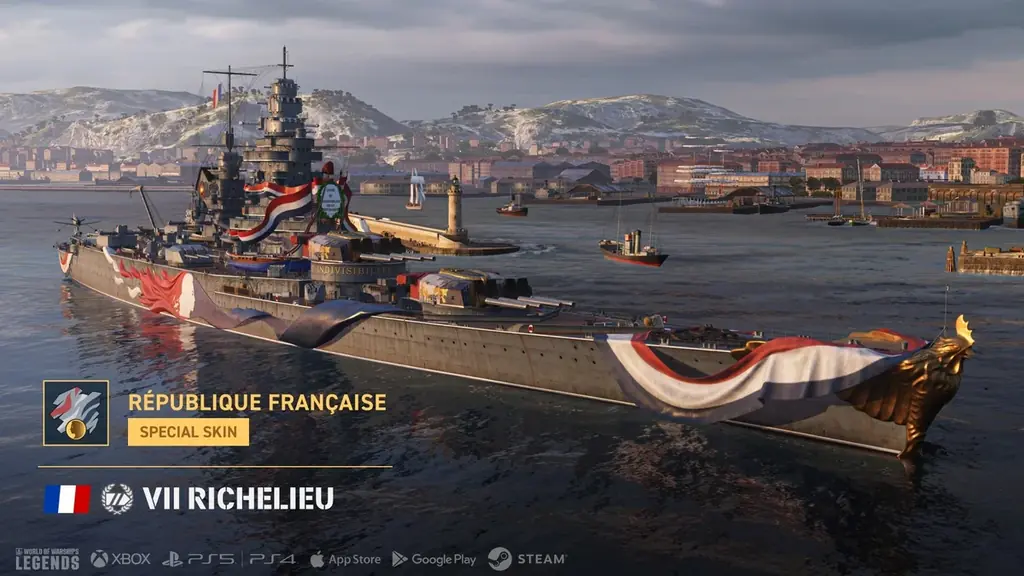Screen dimensions: 1024x576
Task: Open the App Store logo link
Action: 345,559
